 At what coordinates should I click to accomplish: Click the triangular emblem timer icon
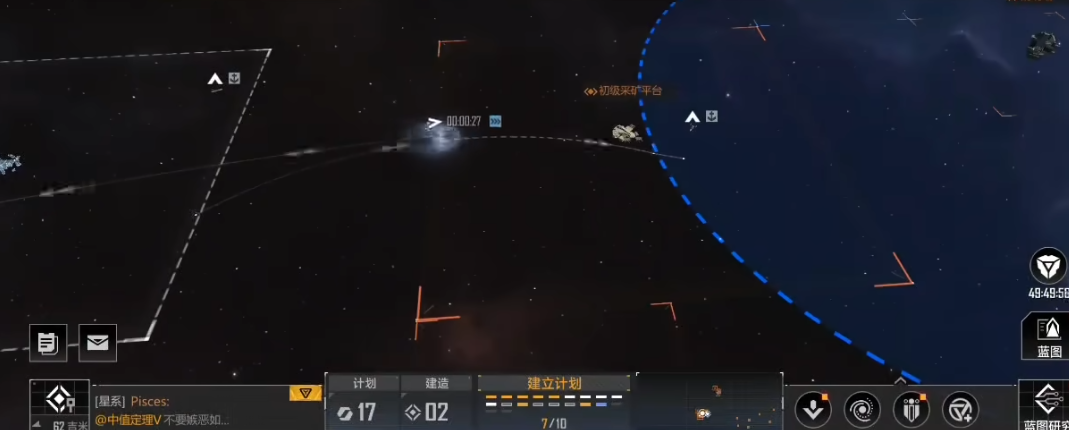point(1048,266)
